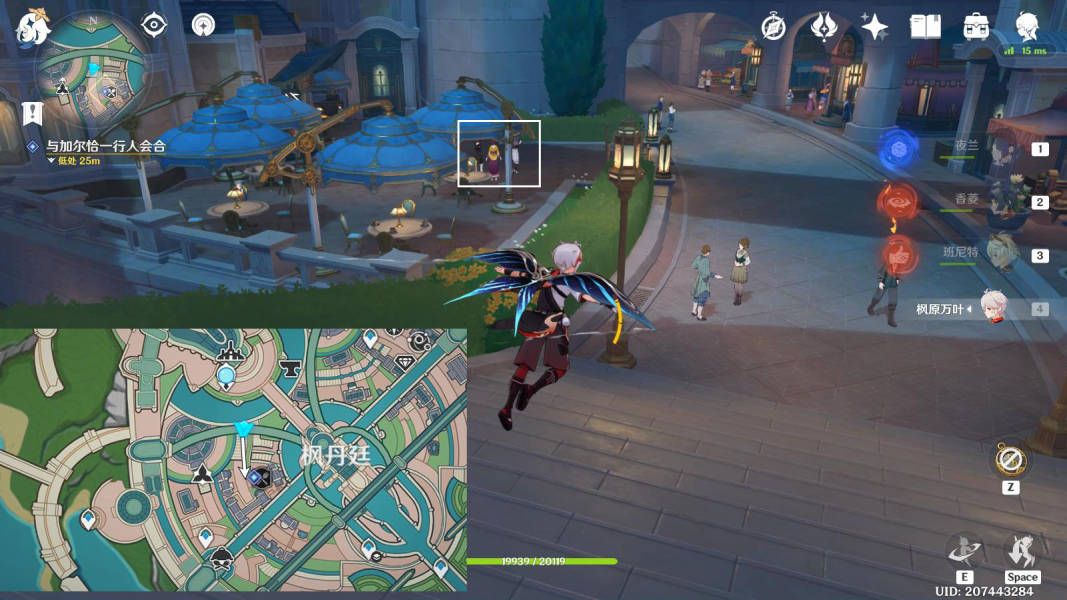Image resolution: width=1067 pixels, height=600 pixels.
Task: Select the tracked quest 与加尔恰一行人会合
Action: (103, 146)
